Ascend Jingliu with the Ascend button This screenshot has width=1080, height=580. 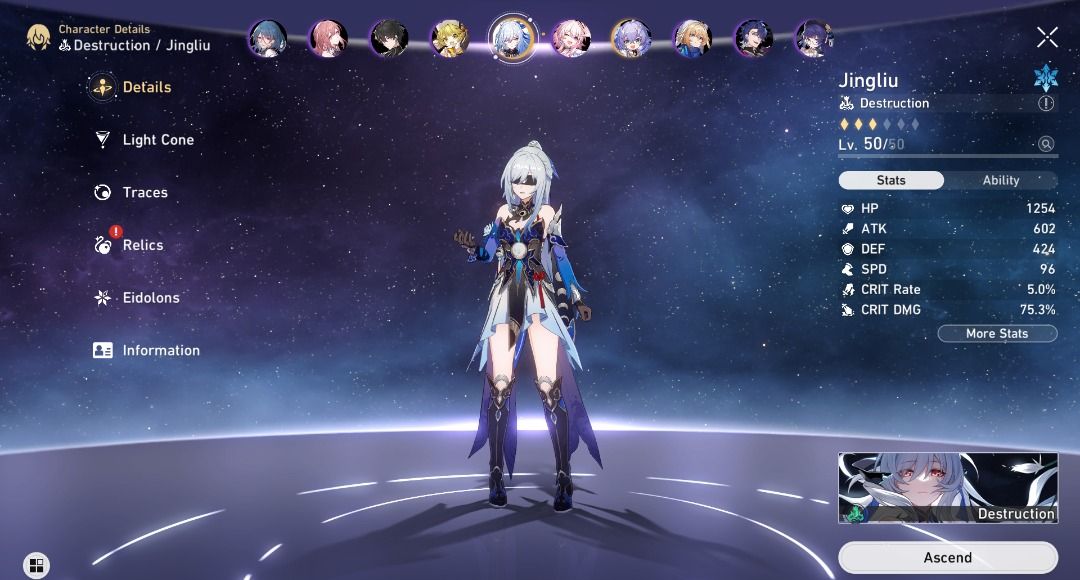point(947,557)
